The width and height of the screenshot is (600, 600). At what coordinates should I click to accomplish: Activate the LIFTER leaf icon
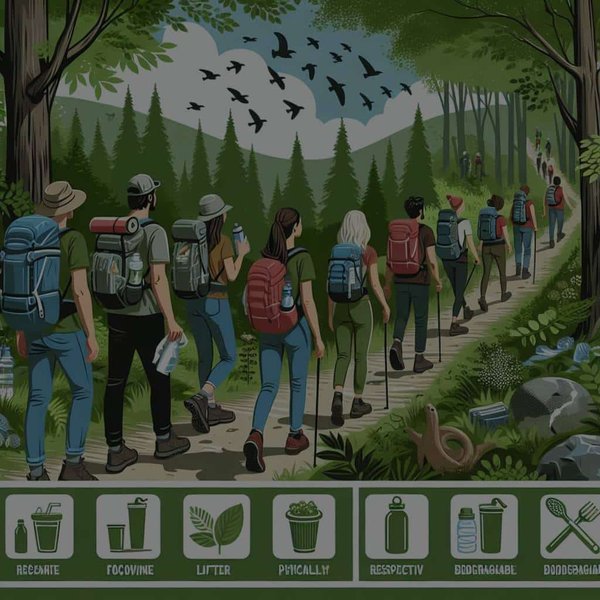tap(215, 526)
